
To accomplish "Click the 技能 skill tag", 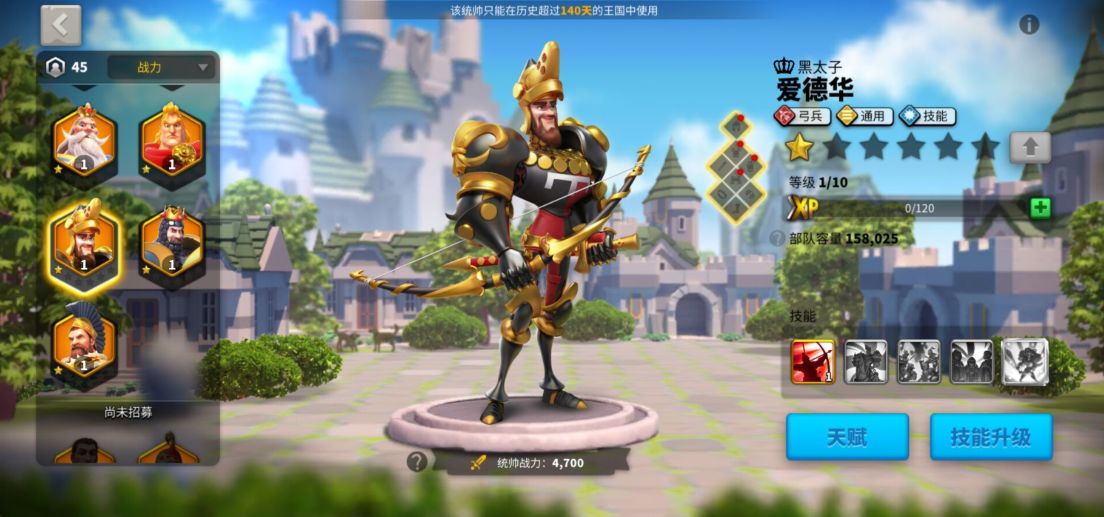I will pyautogui.click(x=927, y=116).
